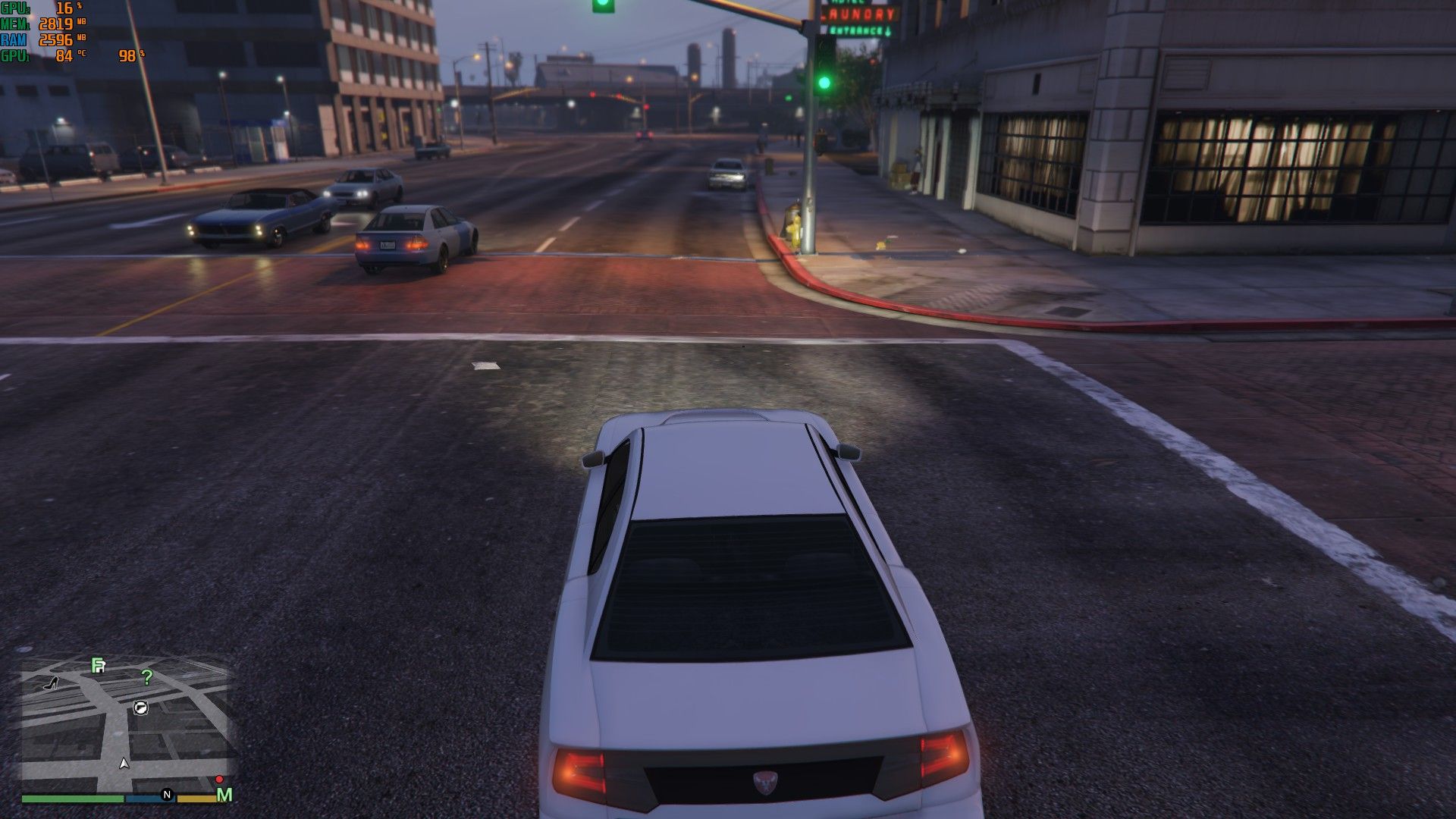Select the pistol gun shop blip
This screenshot has height=819, width=1456.
pos(140,708)
